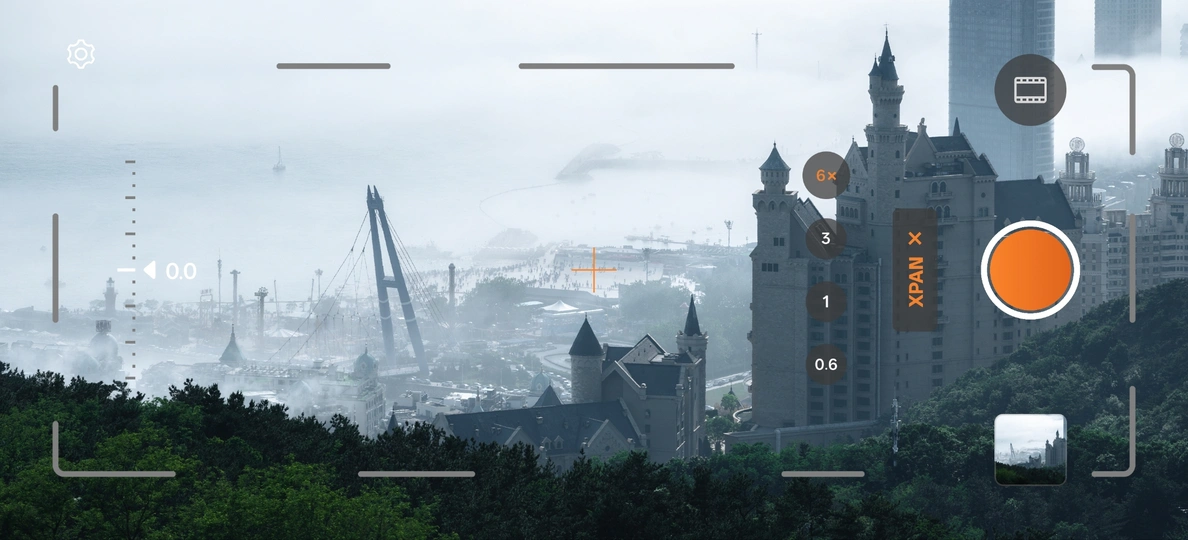Switch to video mode via film icon
The image size is (1188, 540).
click(1030, 90)
